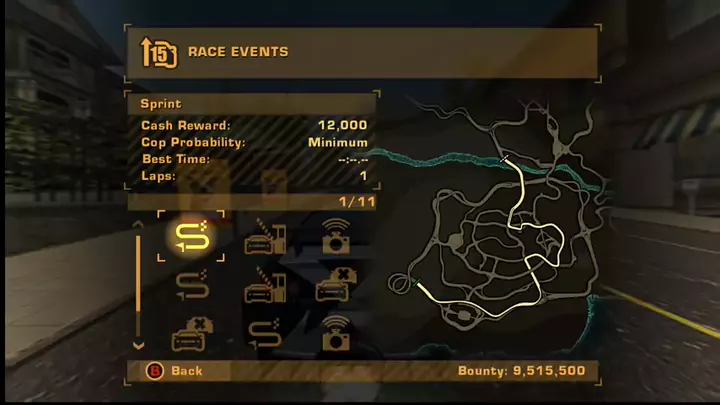Click the event list's up arrow
This screenshot has height=405, width=720.
tap(139, 225)
